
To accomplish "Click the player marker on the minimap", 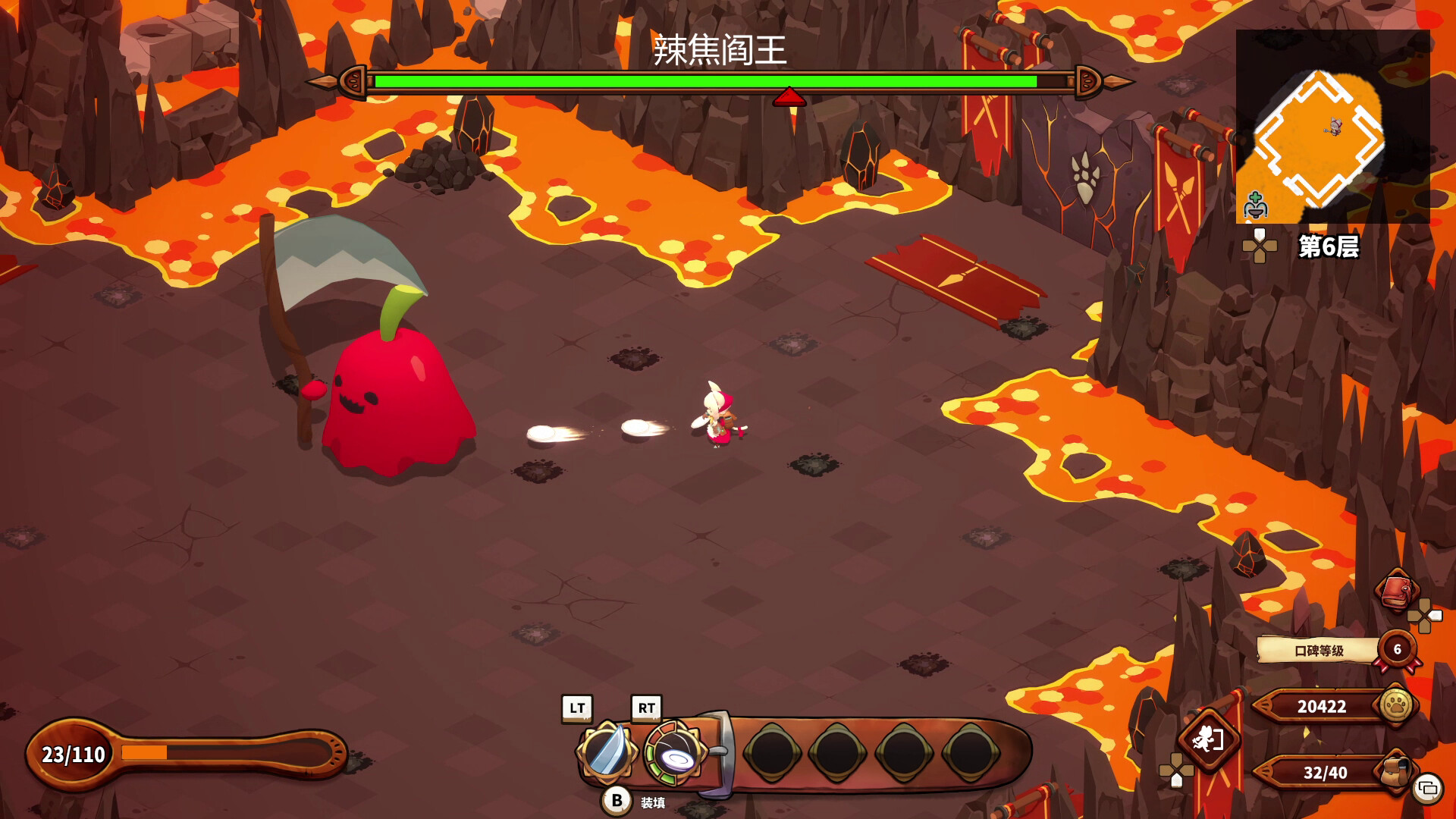I will (x=1334, y=127).
